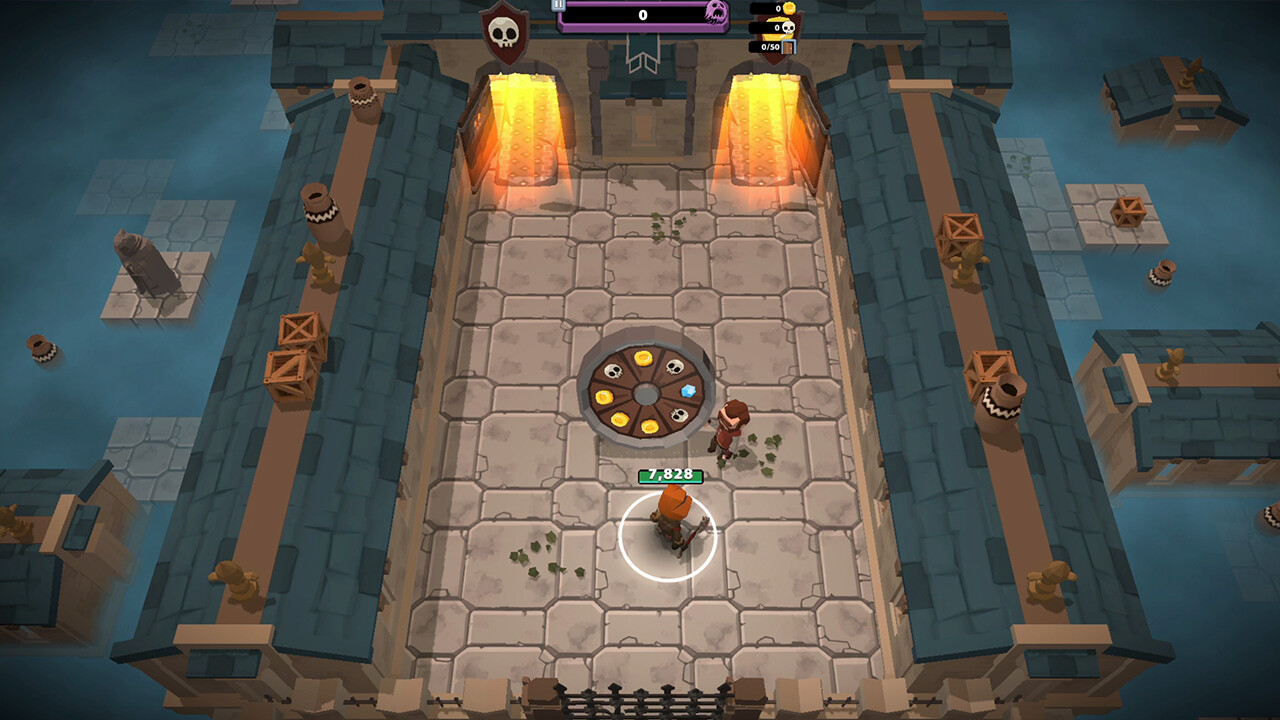Image resolution: width=1280 pixels, height=720 pixels.
Task: Pause the game with the pause button
Action: point(558,5)
